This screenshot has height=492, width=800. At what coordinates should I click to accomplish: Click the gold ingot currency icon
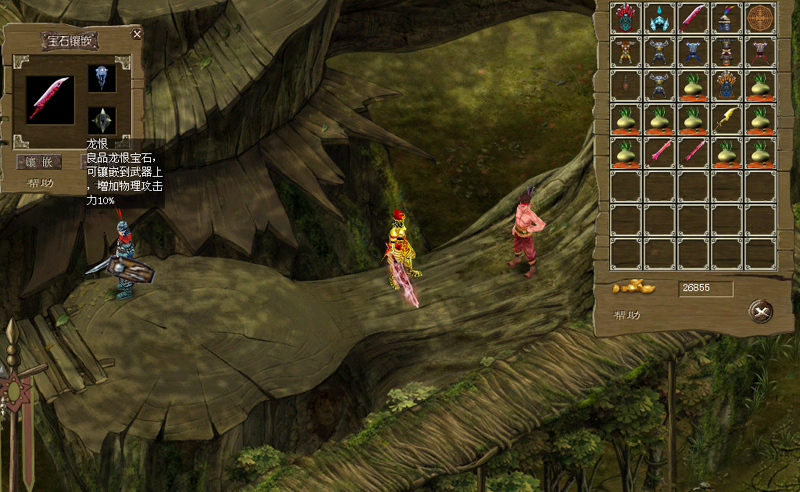(633, 288)
